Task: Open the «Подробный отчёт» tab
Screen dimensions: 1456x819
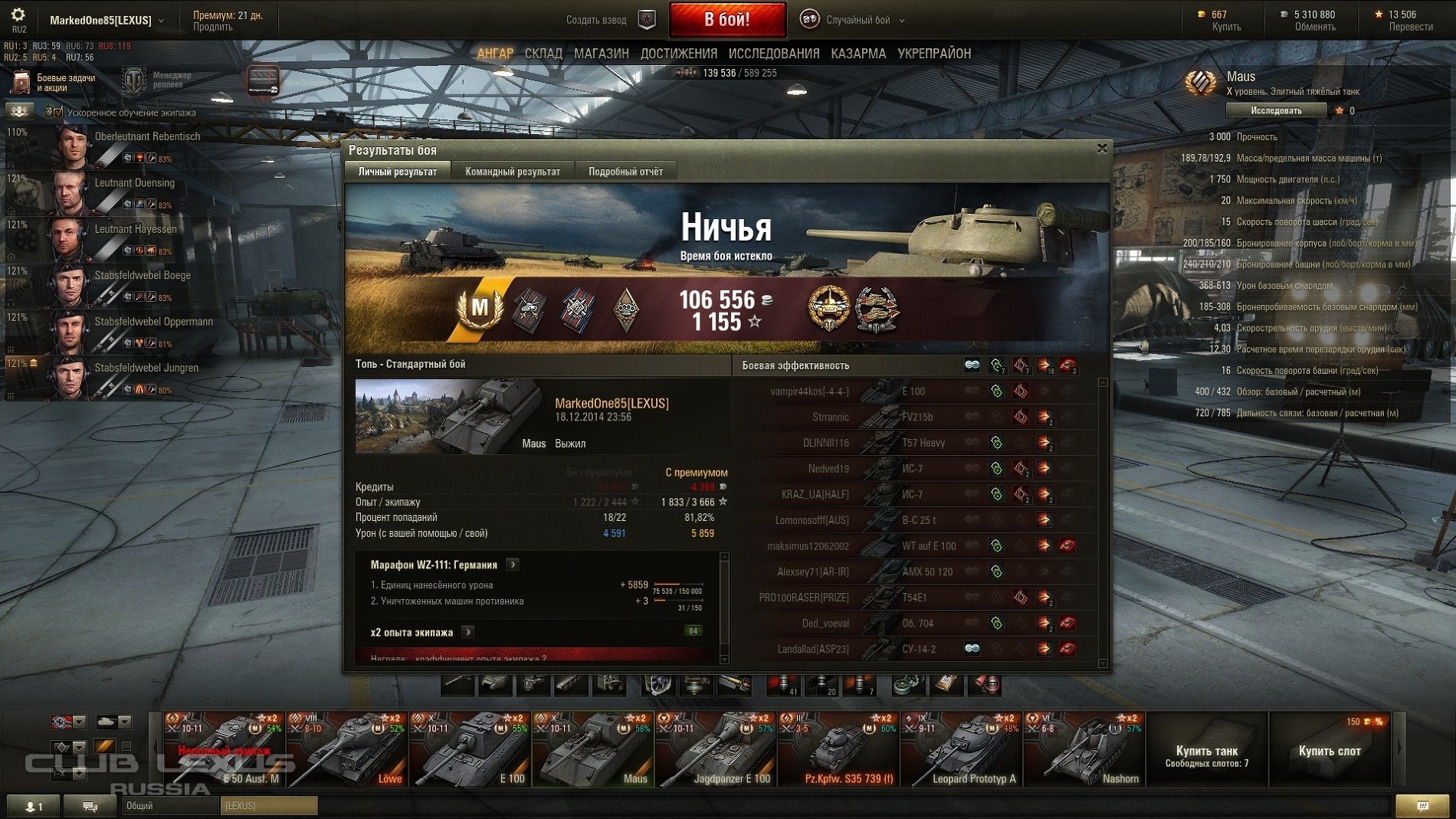Action: tap(625, 172)
